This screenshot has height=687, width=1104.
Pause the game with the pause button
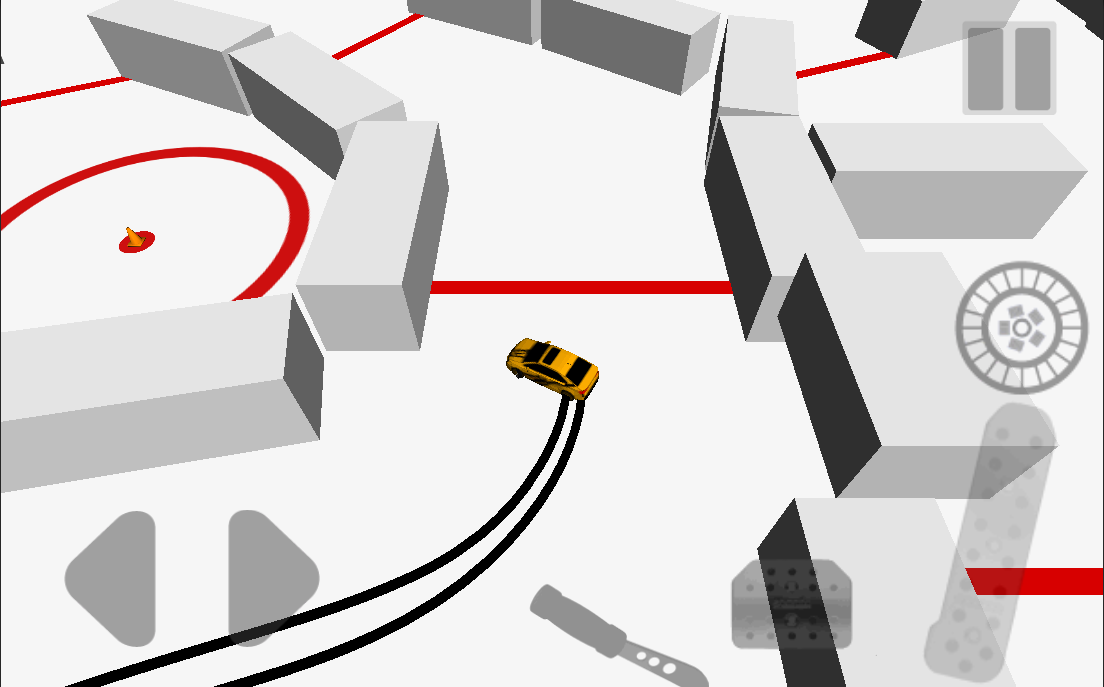coord(1009,68)
